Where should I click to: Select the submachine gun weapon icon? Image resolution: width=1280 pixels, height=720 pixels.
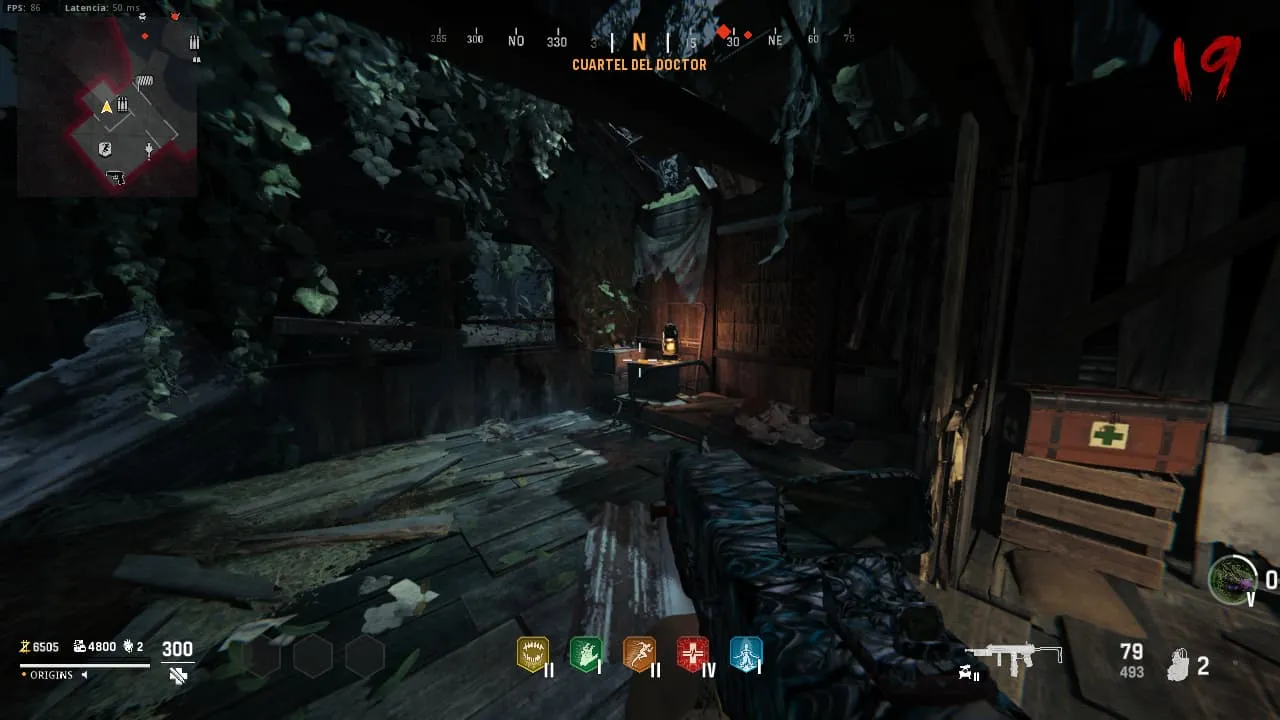(x=1014, y=656)
